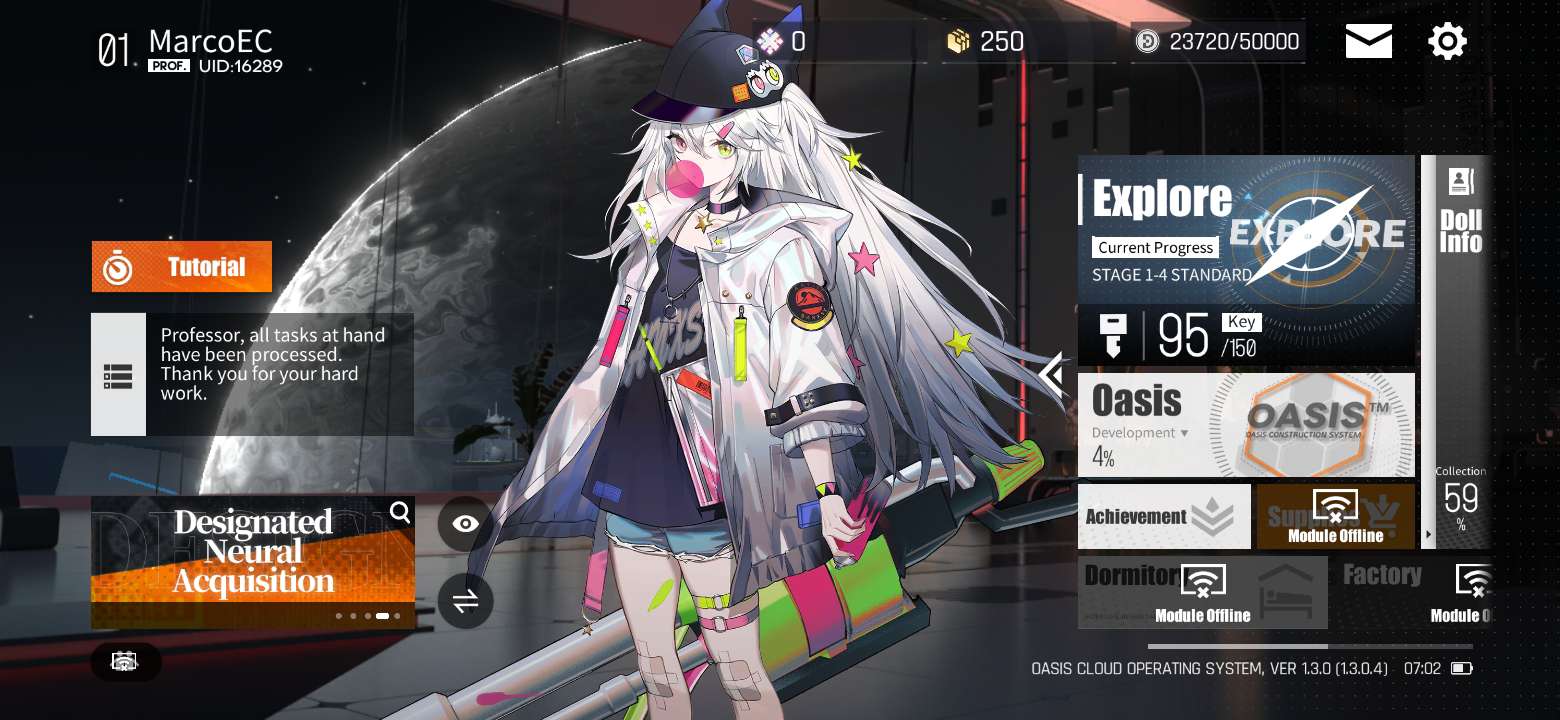Click the magnifier icon on the banner
The width and height of the screenshot is (1560, 720).
click(x=400, y=513)
